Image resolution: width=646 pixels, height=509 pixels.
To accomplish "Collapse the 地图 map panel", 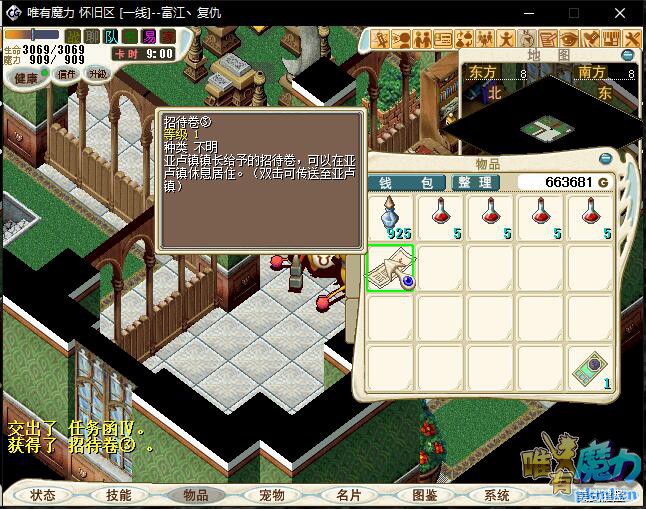I will pyautogui.click(x=628, y=55).
